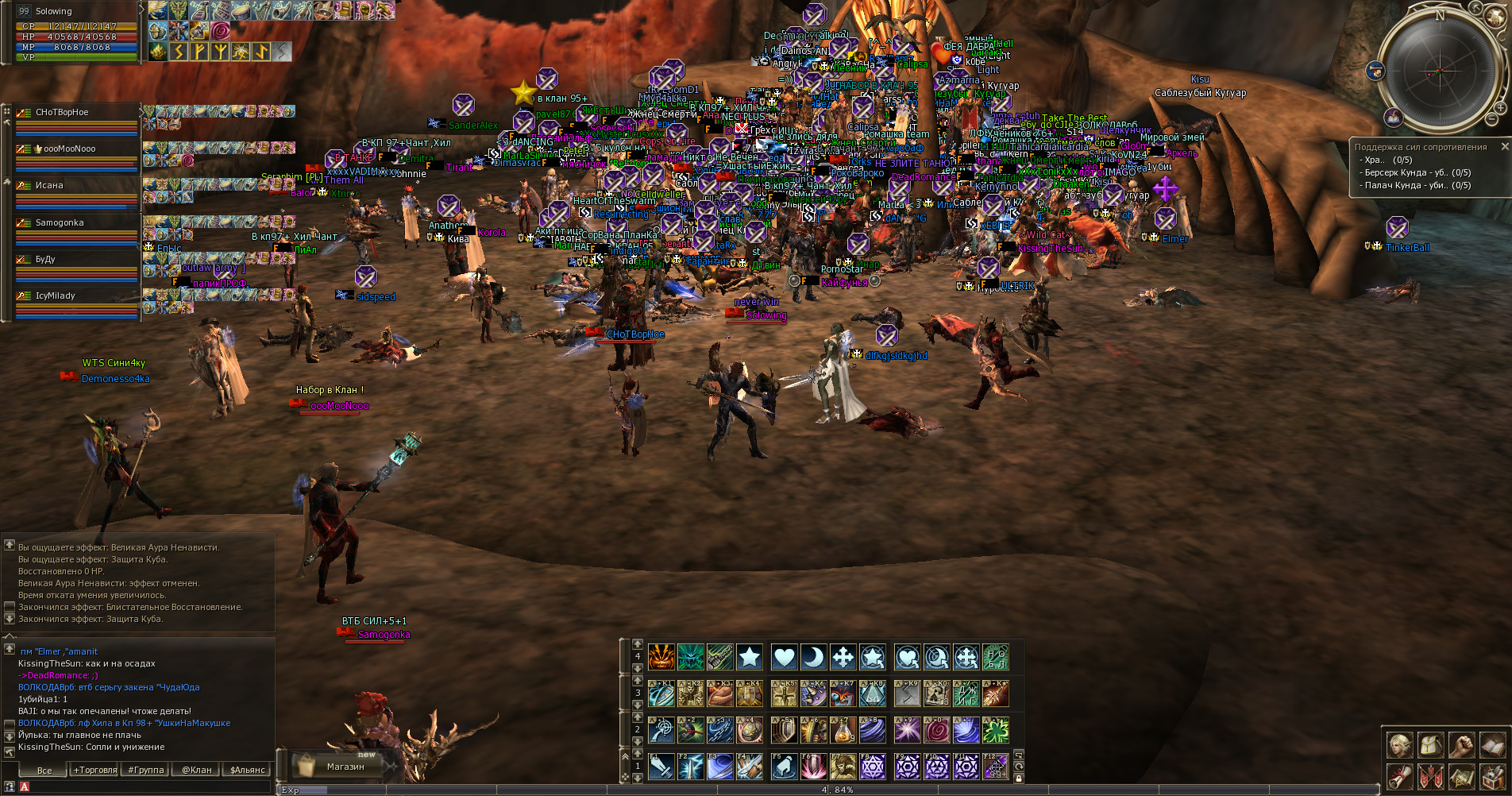Toggle the hotbar padlock button
The height and width of the screenshot is (796, 1512).
coord(1019,779)
